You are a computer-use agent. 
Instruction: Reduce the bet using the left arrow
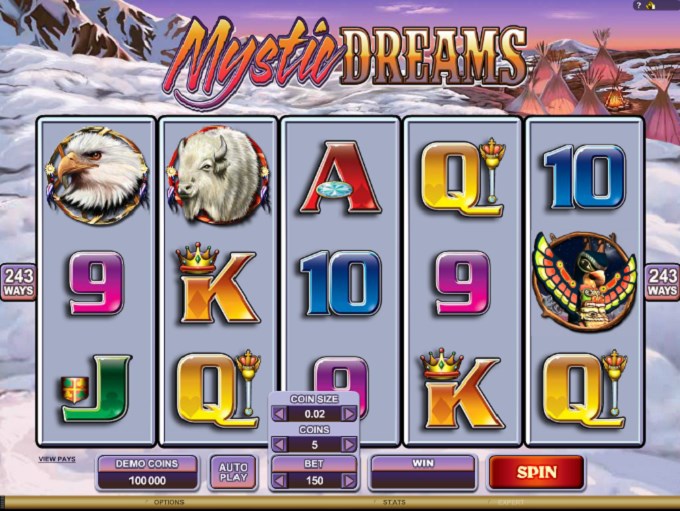(x=277, y=481)
